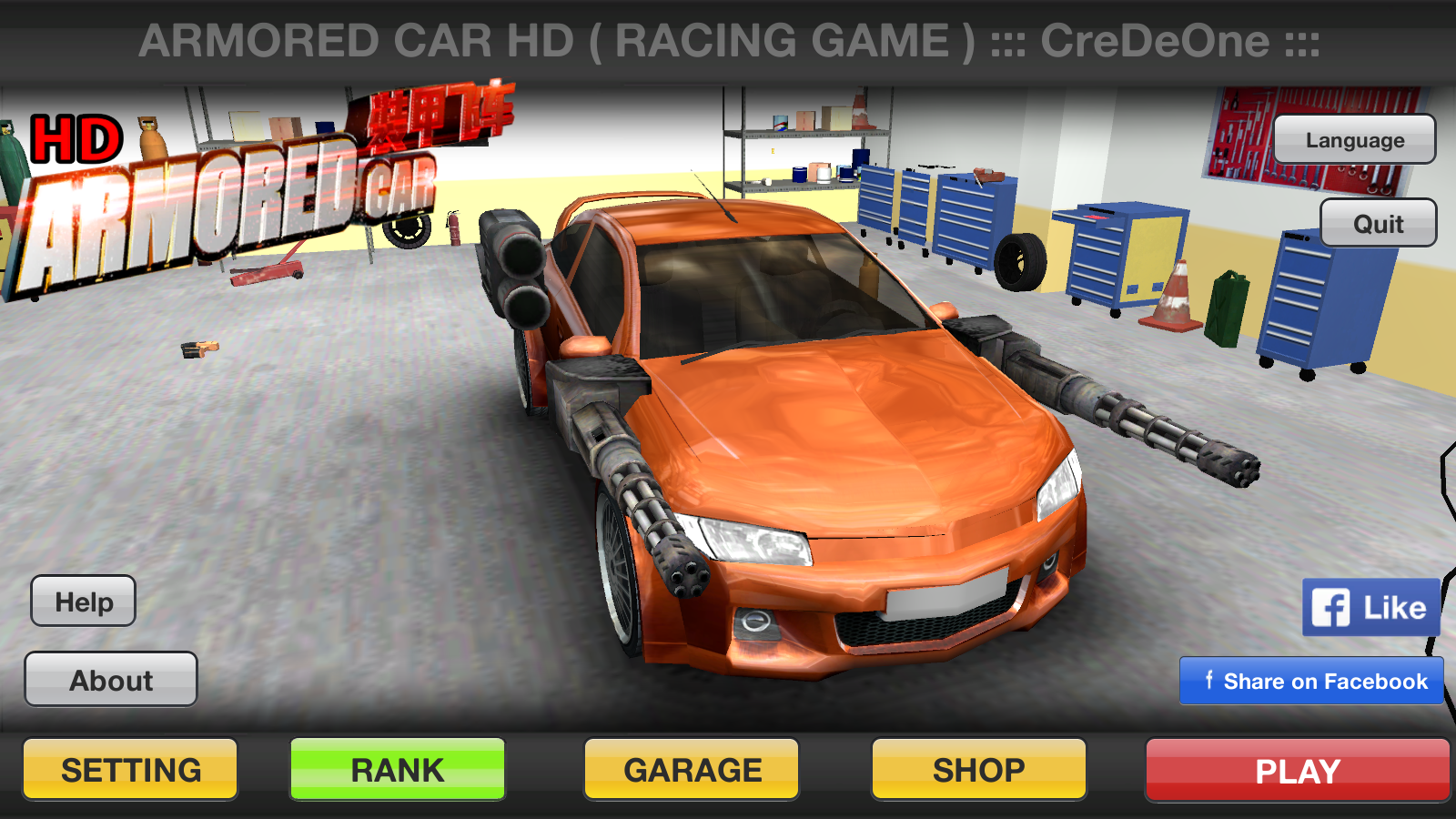Start the race with the PLAY button

click(1297, 771)
